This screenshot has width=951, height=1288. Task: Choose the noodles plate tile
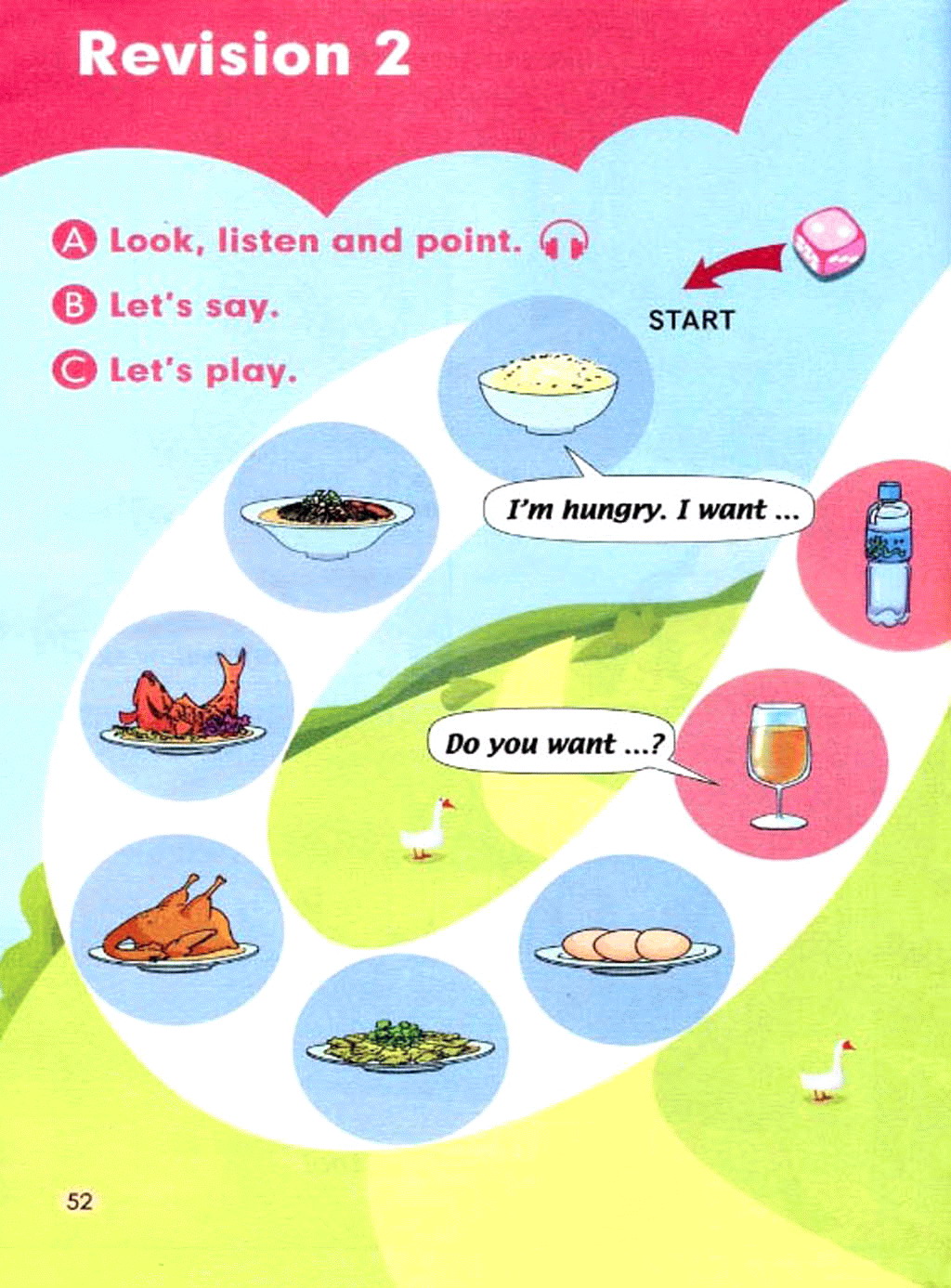click(x=329, y=517)
